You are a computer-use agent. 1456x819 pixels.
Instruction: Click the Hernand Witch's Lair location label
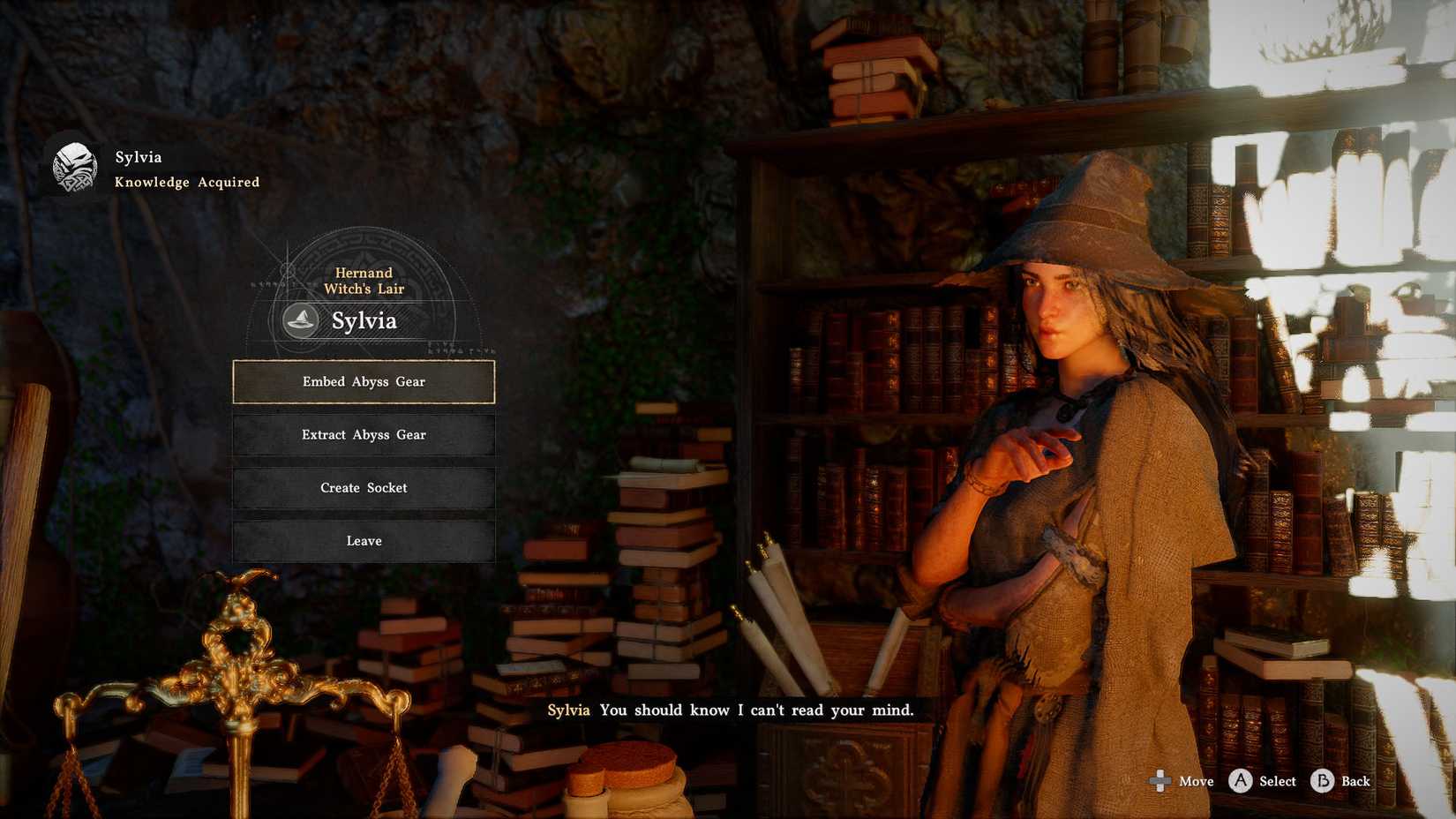point(362,281)
